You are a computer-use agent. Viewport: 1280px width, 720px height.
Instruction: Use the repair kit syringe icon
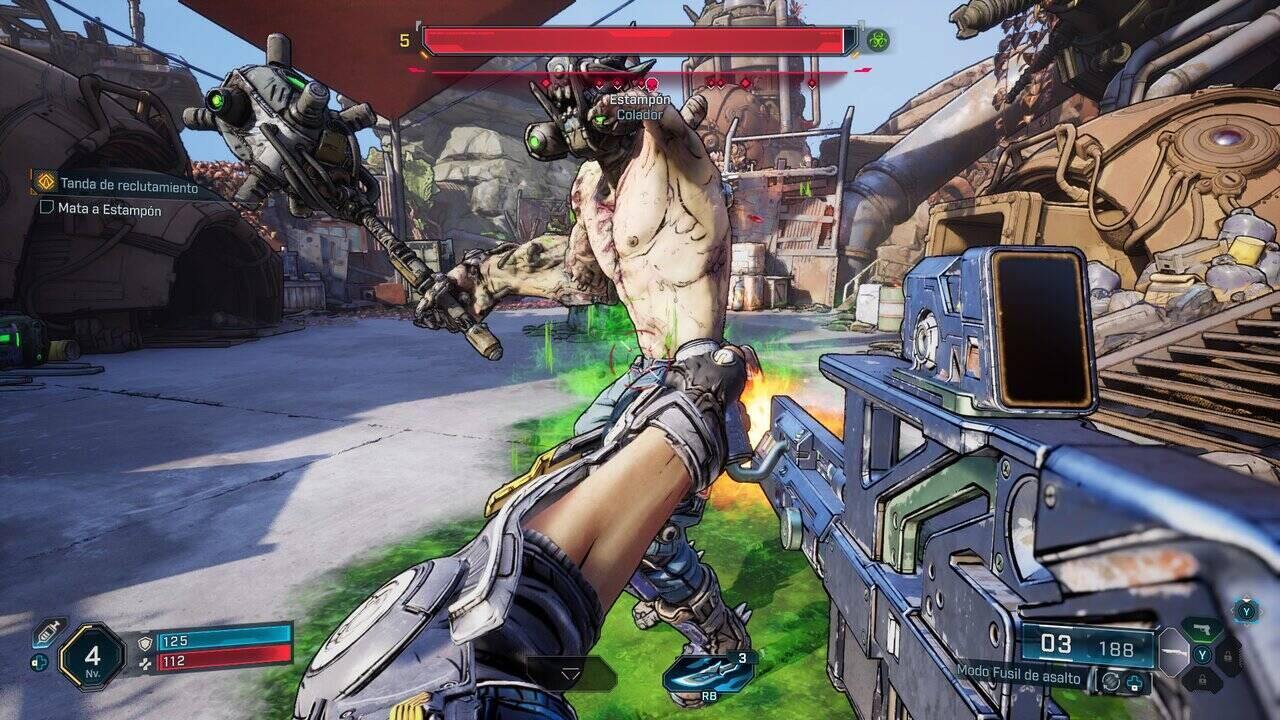click(46, 632)
